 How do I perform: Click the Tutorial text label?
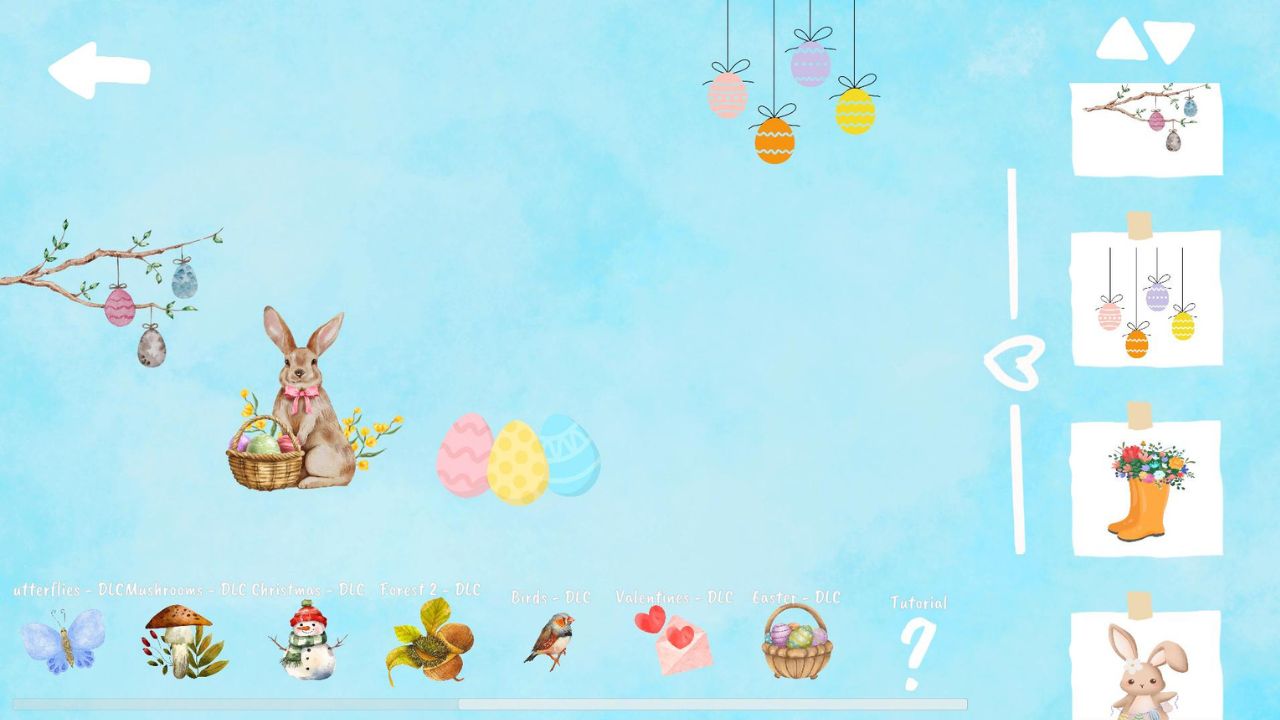(x=917, y=604)
